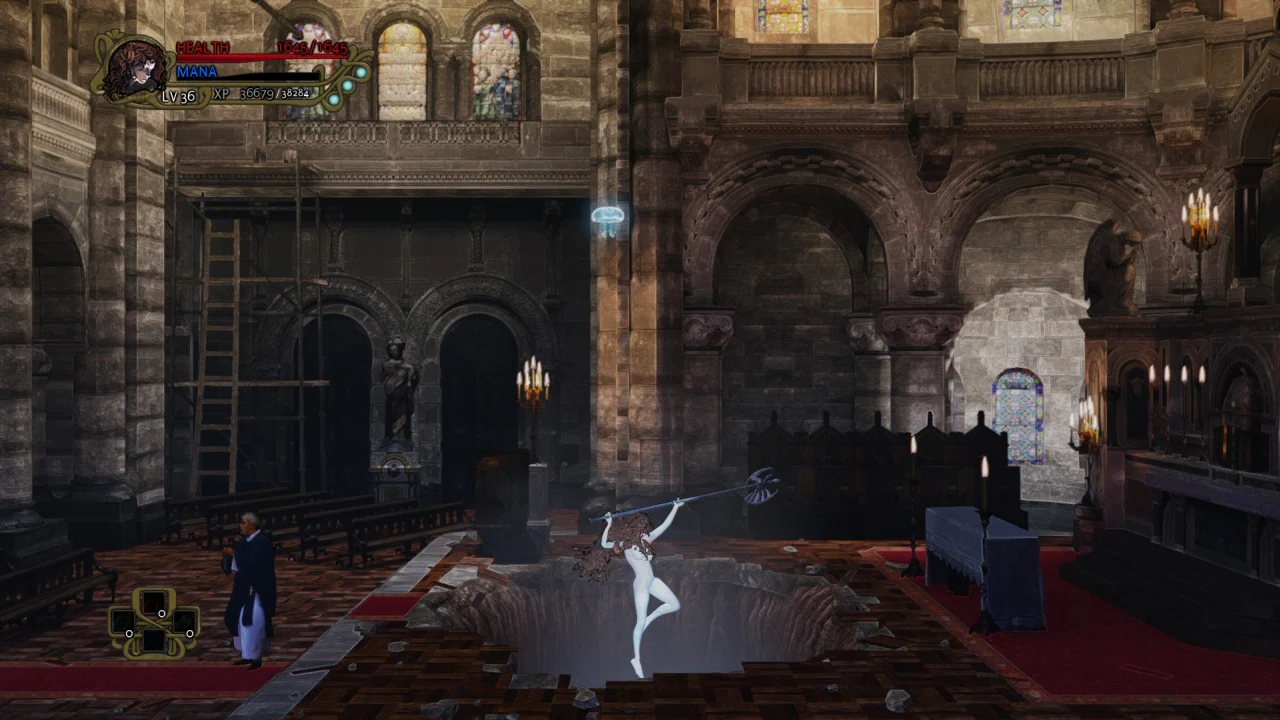1280x720 pixels.
Task: Click the MANA label
Action: tap(199, 71)
